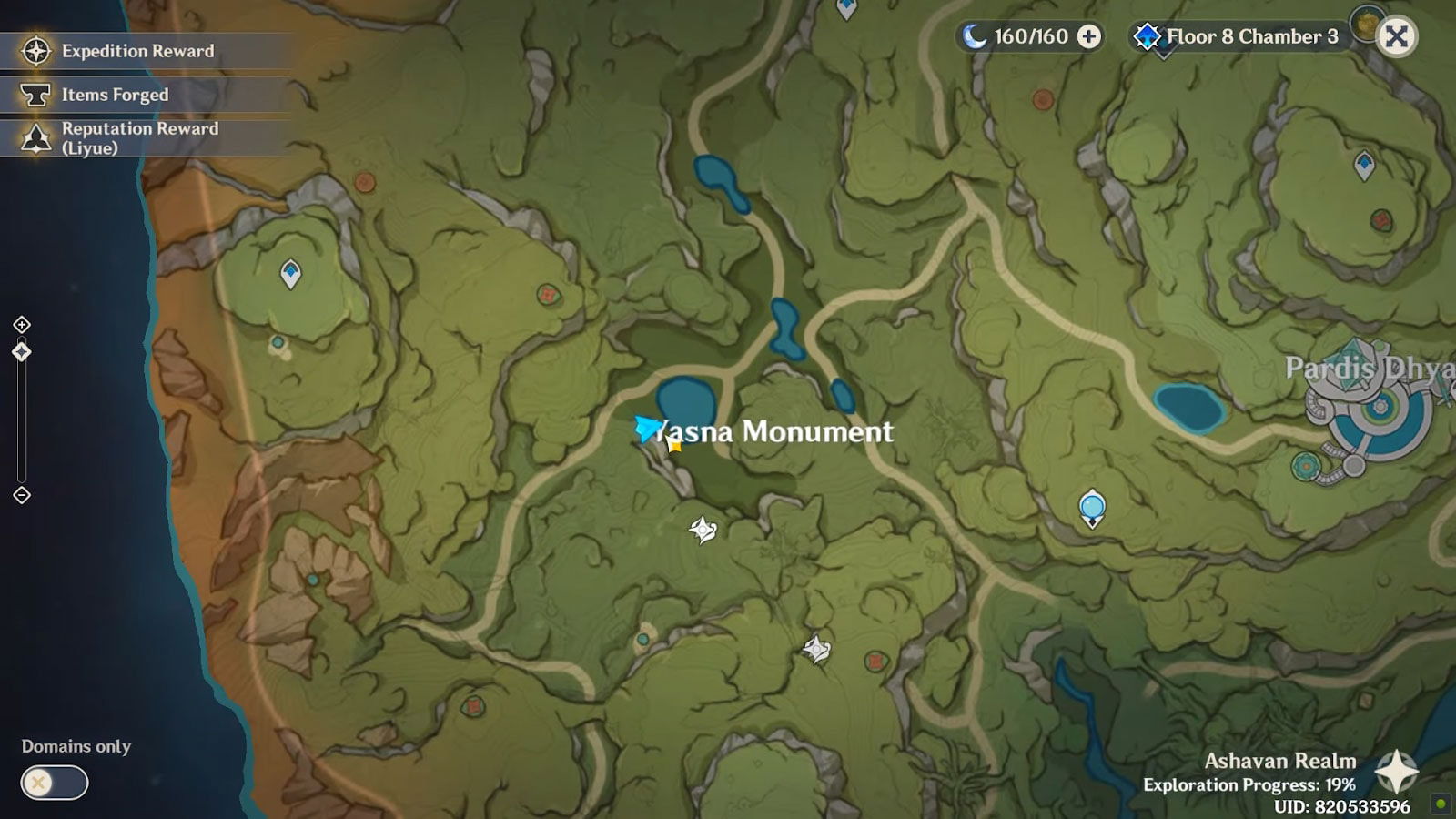Select the Items Forged anvil icon
Image resolution: width=1456 pixels, height=819 pixels.
pos(35,95)
